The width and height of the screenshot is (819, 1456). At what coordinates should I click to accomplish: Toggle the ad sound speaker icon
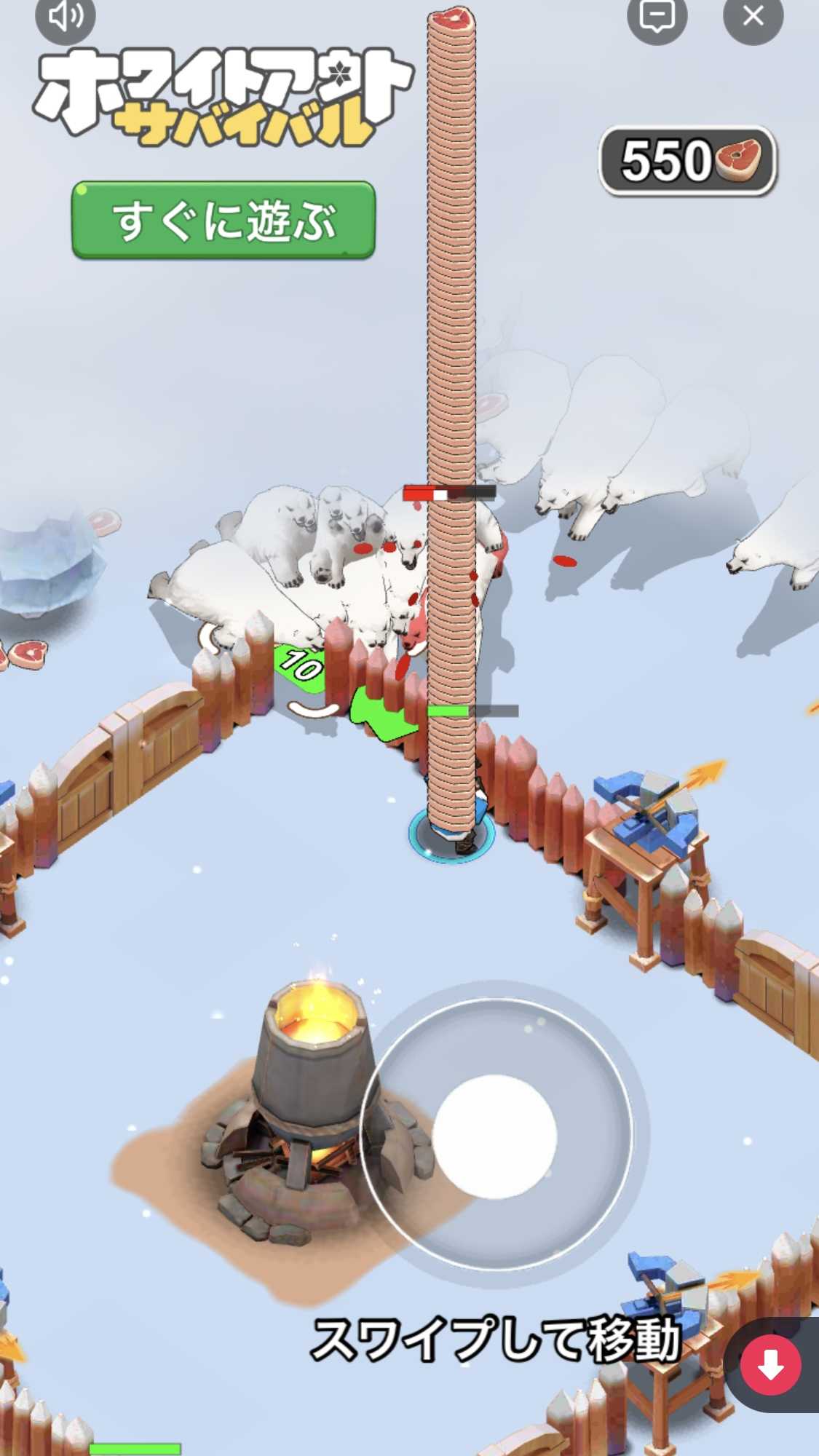(x=66, y=16)
